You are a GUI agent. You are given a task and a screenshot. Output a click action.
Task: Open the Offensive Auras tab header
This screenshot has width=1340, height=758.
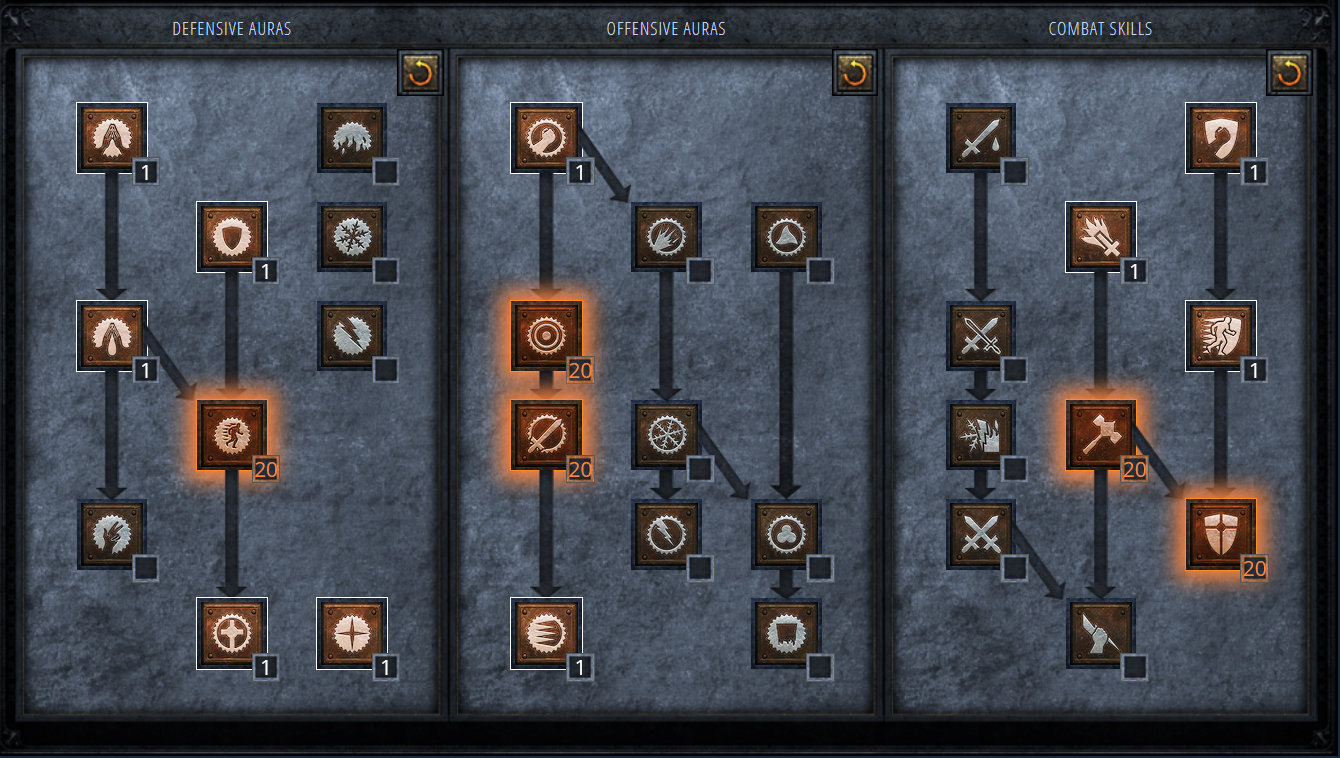click(x=668, y=28)
